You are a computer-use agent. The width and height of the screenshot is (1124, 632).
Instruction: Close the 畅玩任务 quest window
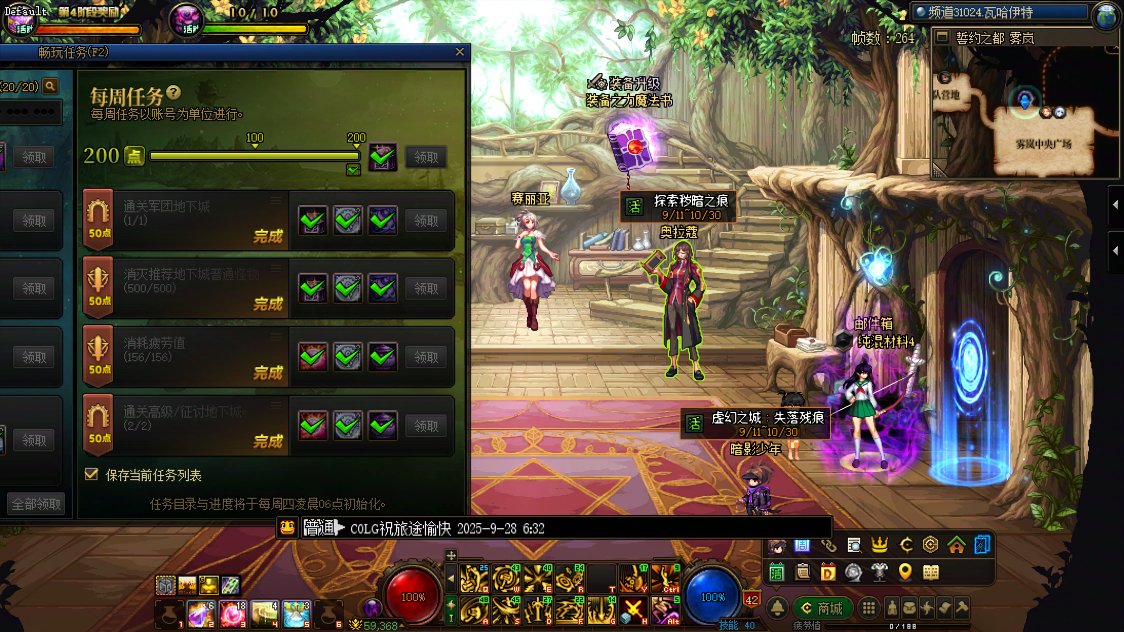pos(460,52)
